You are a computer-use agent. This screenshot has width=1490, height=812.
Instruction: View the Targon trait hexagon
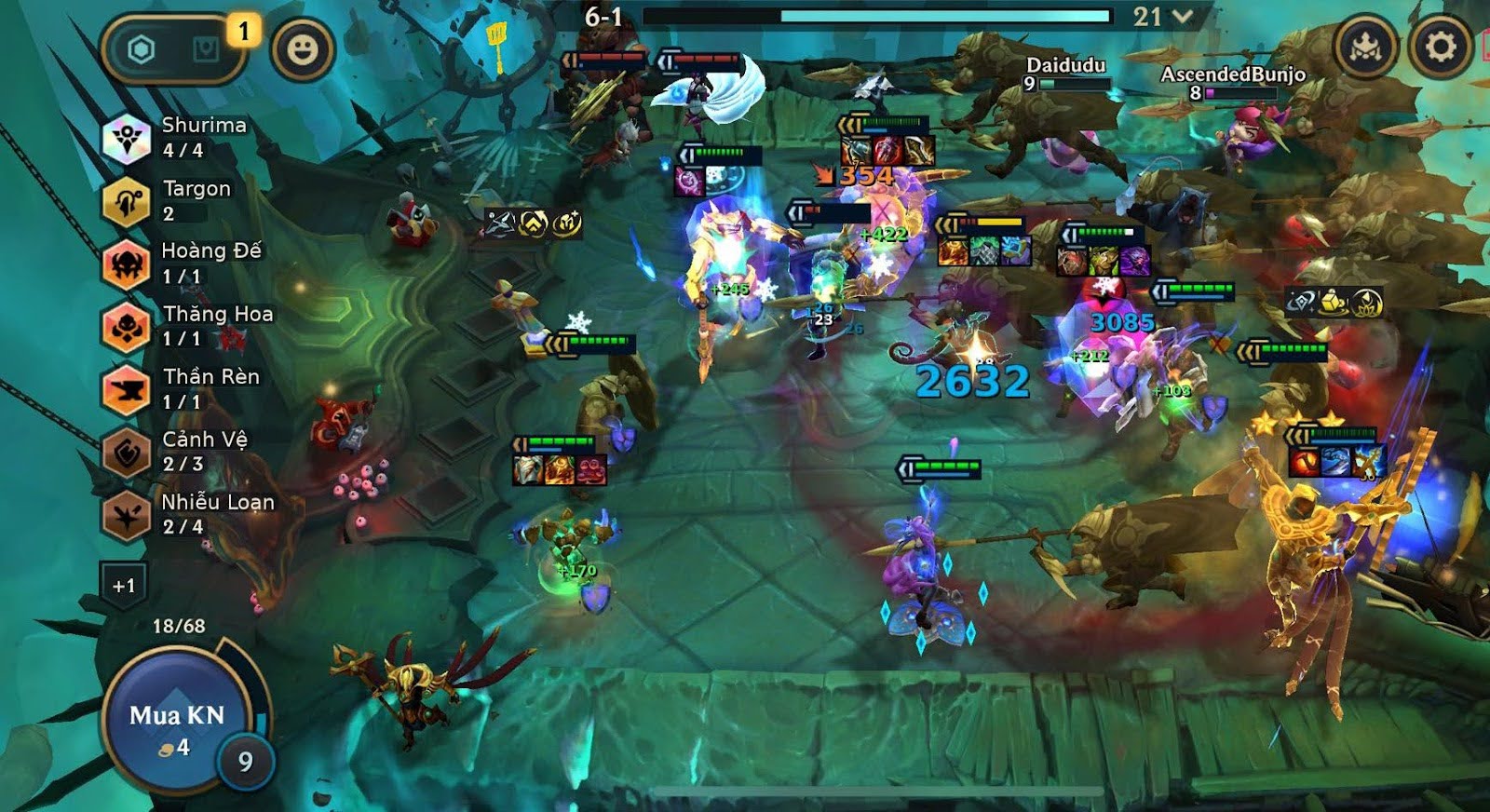tap(127, 199)
